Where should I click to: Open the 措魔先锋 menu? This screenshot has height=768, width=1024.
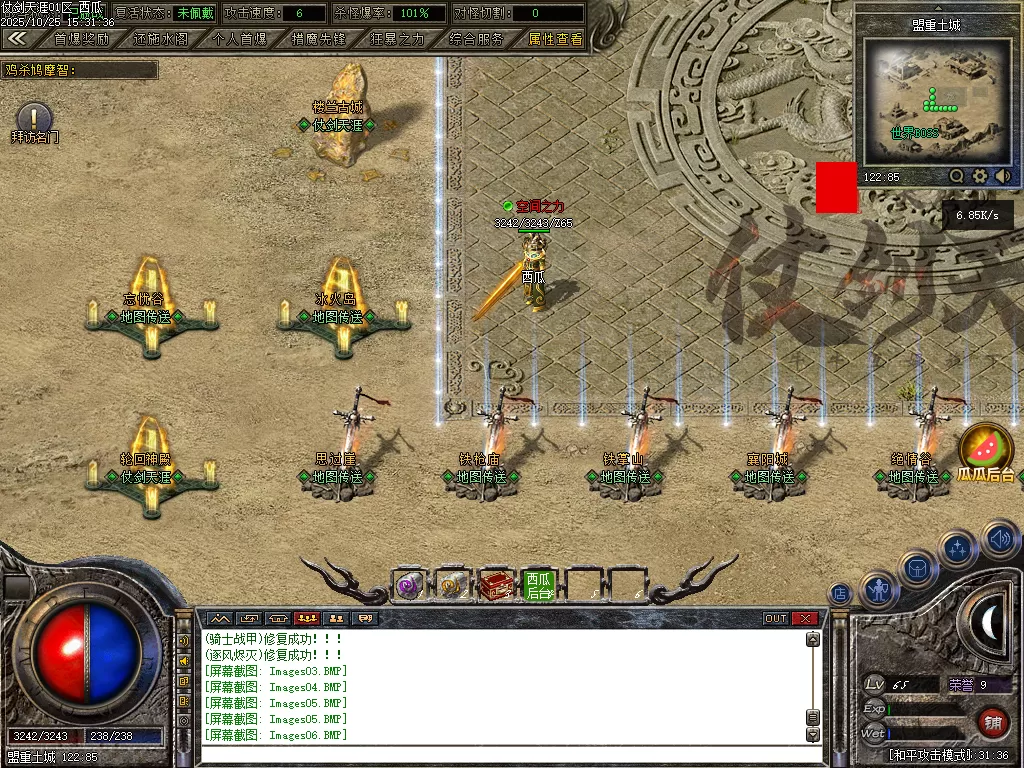click(x=318, y=39)
